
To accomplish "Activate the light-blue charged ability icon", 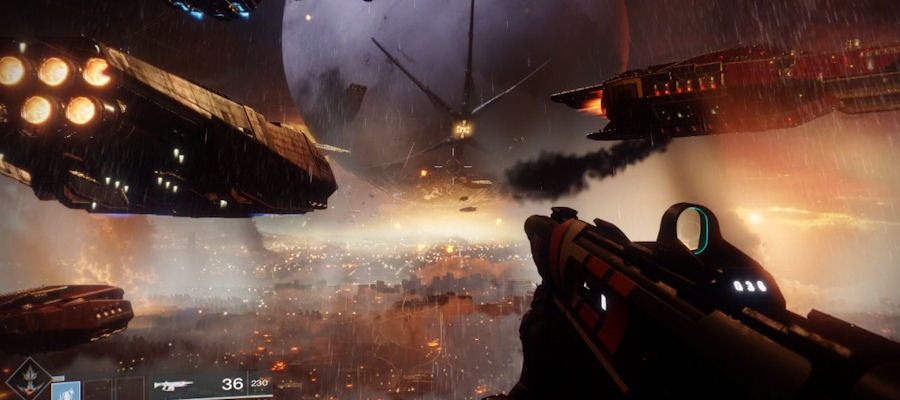I will pyautogui.click(x=66, y=390).
